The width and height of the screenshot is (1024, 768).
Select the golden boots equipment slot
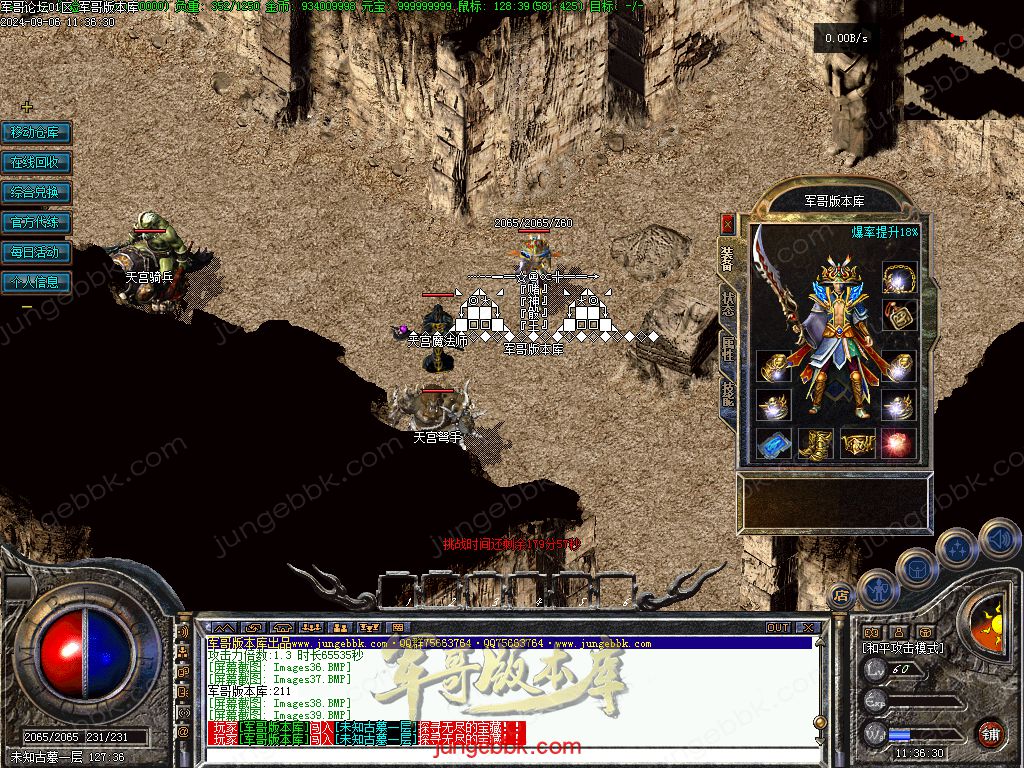coord(816,443)
